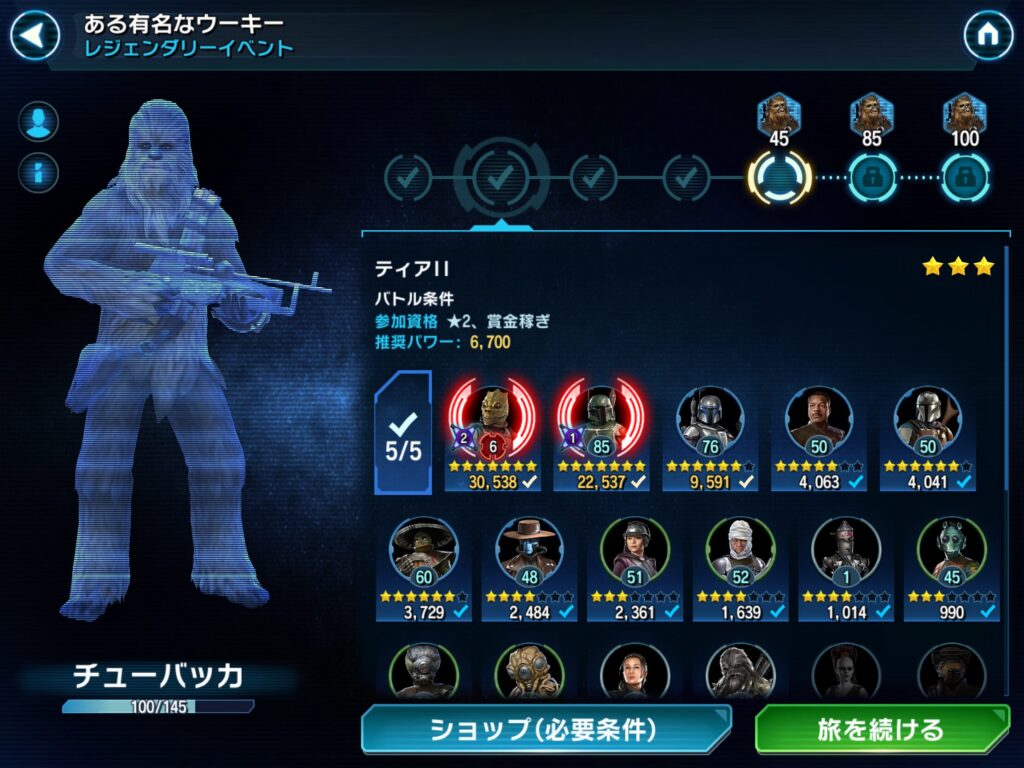
Task: Select the yellow highlighted 45-shard tier node
Action: pyautogui.click(x=779, y=179)
